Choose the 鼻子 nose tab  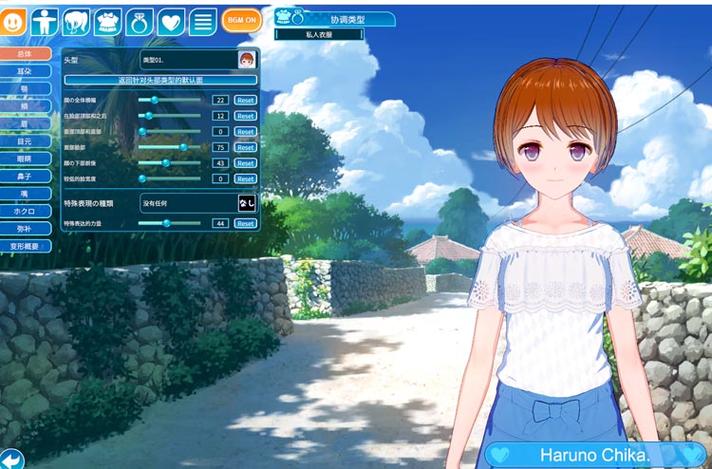click(x=26, y=176)
